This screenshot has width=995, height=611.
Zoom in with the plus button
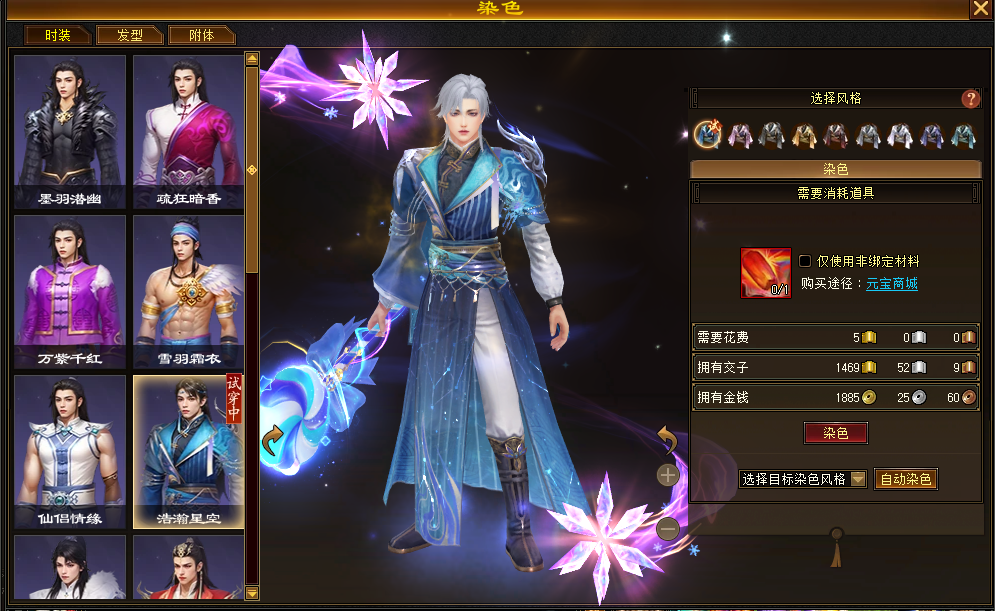coord(668,475)
